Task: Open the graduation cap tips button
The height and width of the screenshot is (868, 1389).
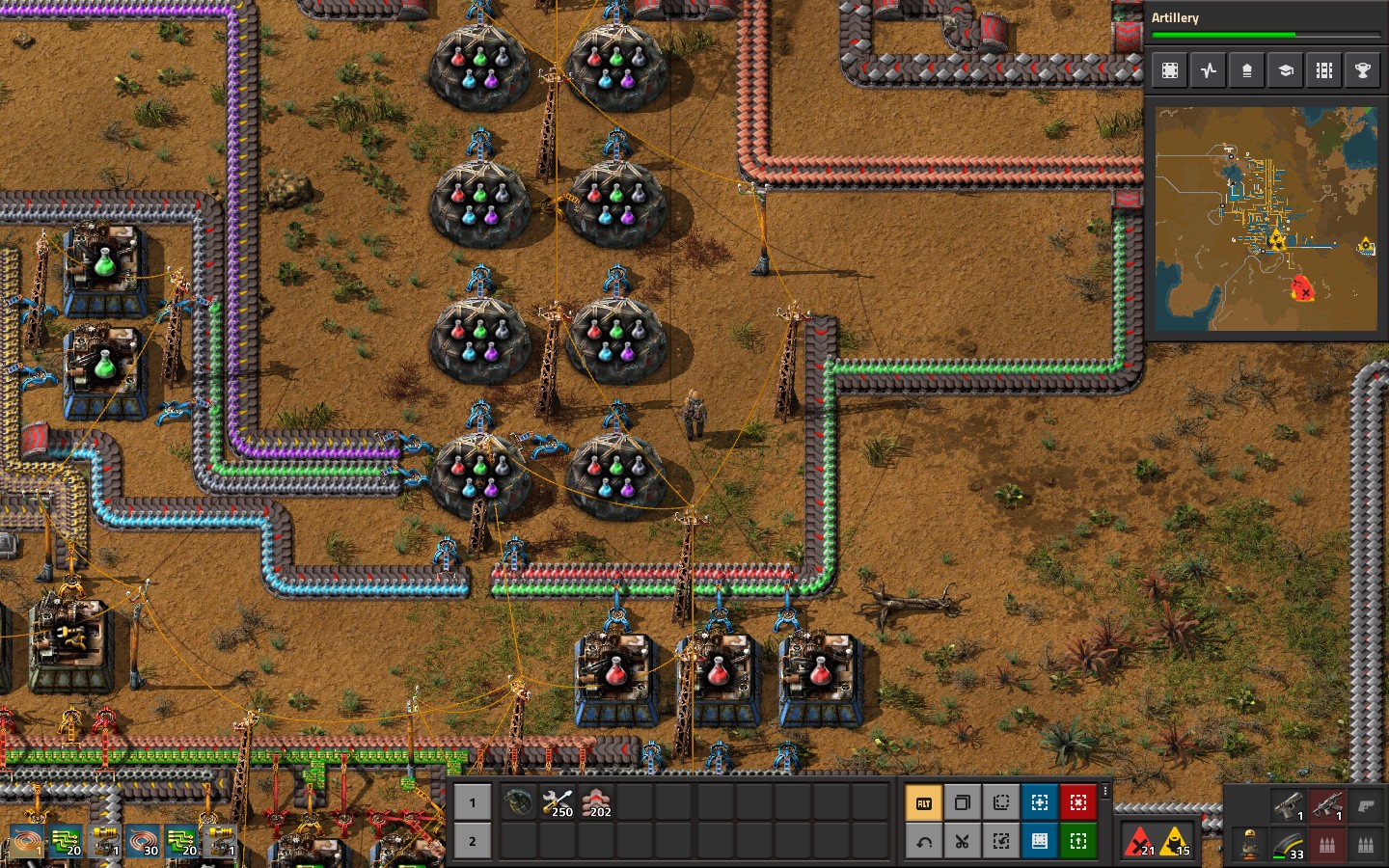Action: [1286, 70]
